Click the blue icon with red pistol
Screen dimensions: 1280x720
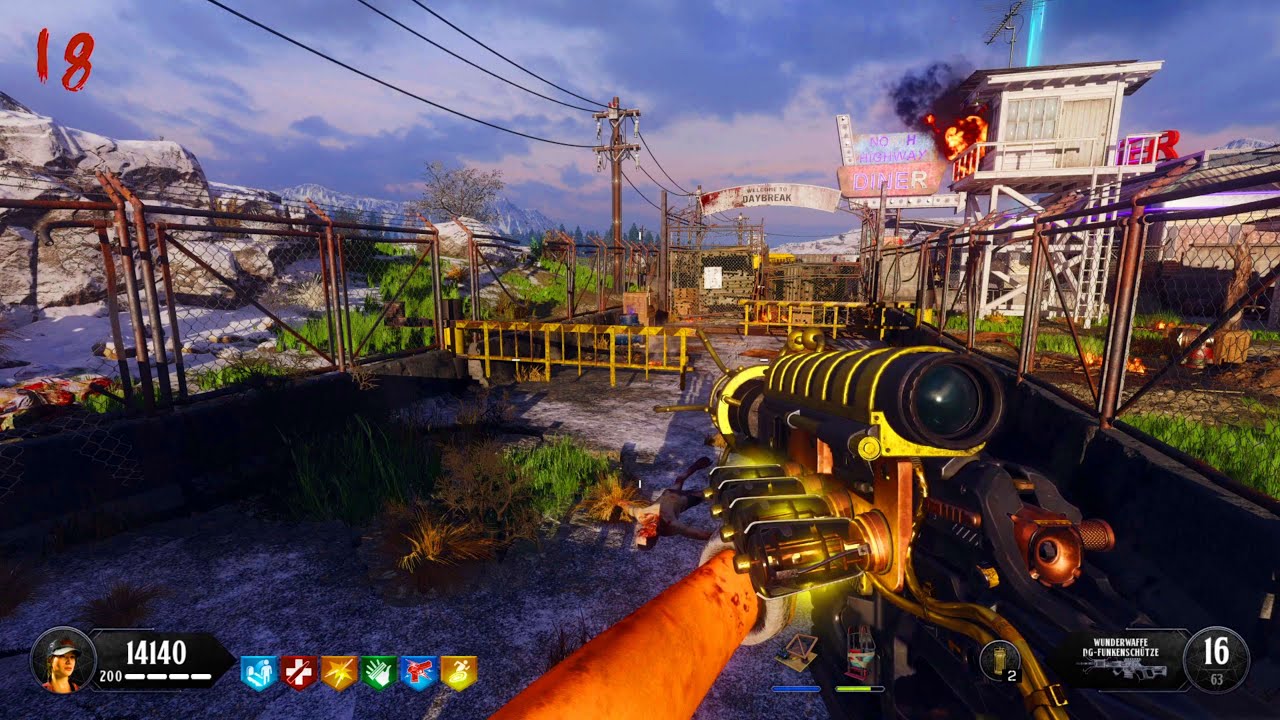(x=419, y=673)
